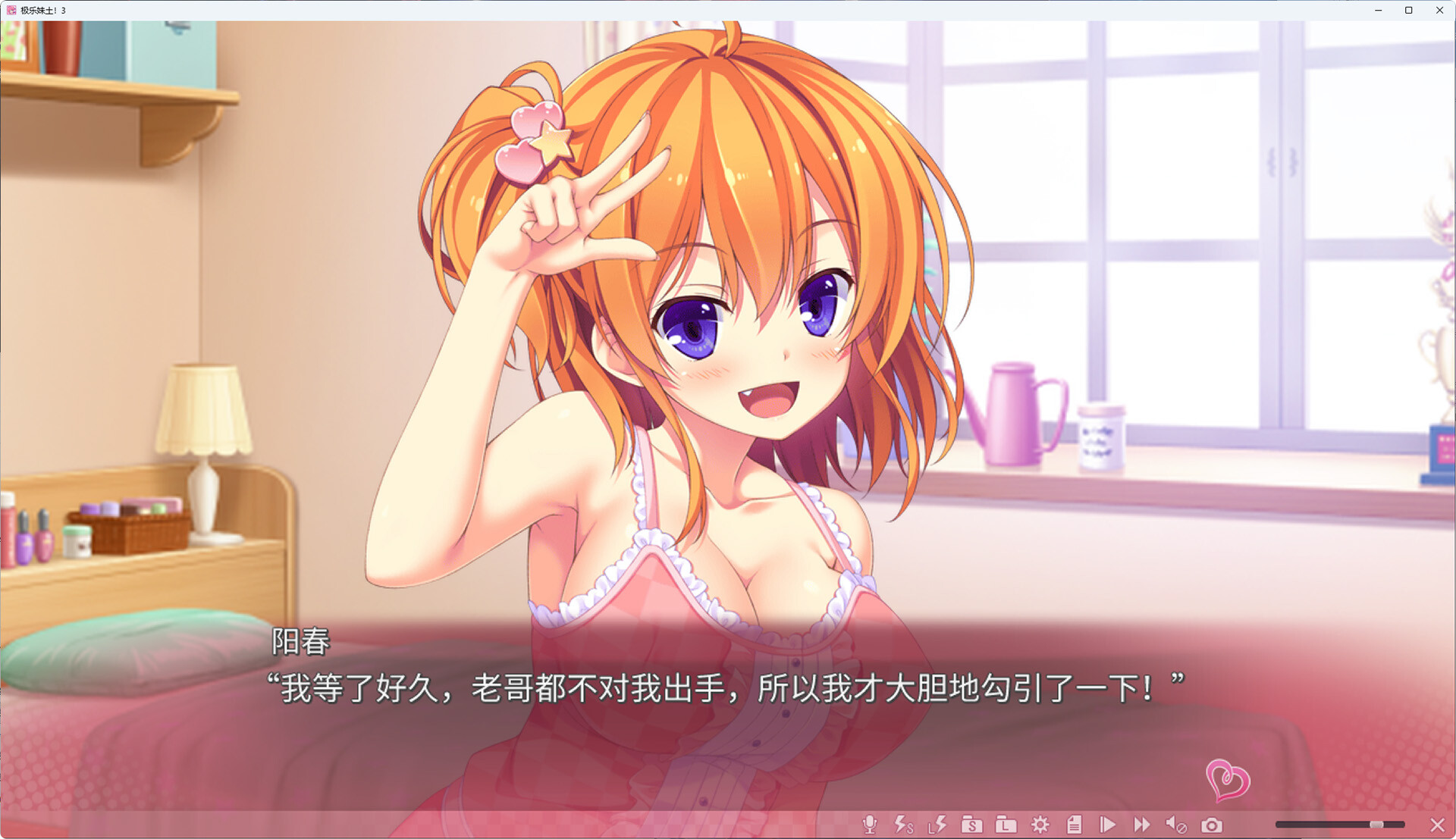Hide the dialogue box with the X icon
The image size is (1456, 839).
[1437, 825]
